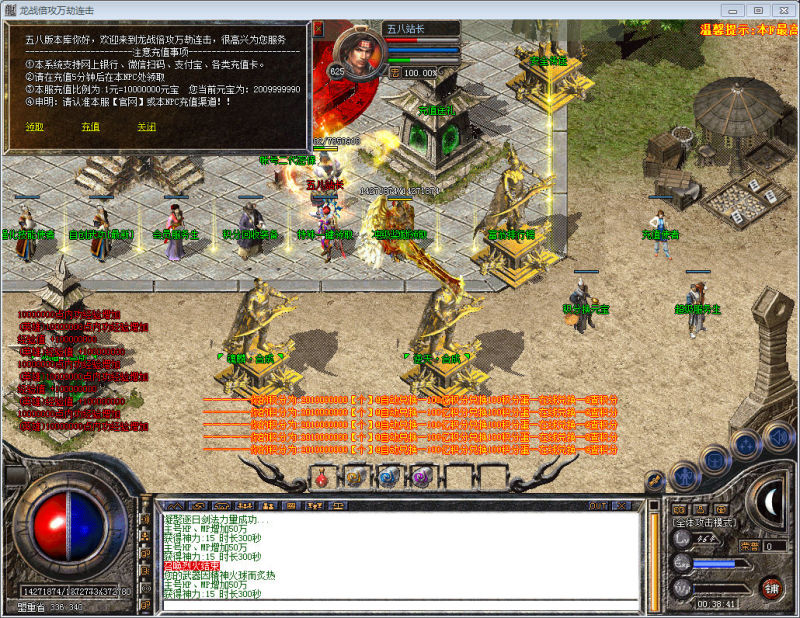Minimize the game window
Image resolution: width=800 pixels, height=618 pixels.
(731, 9)
